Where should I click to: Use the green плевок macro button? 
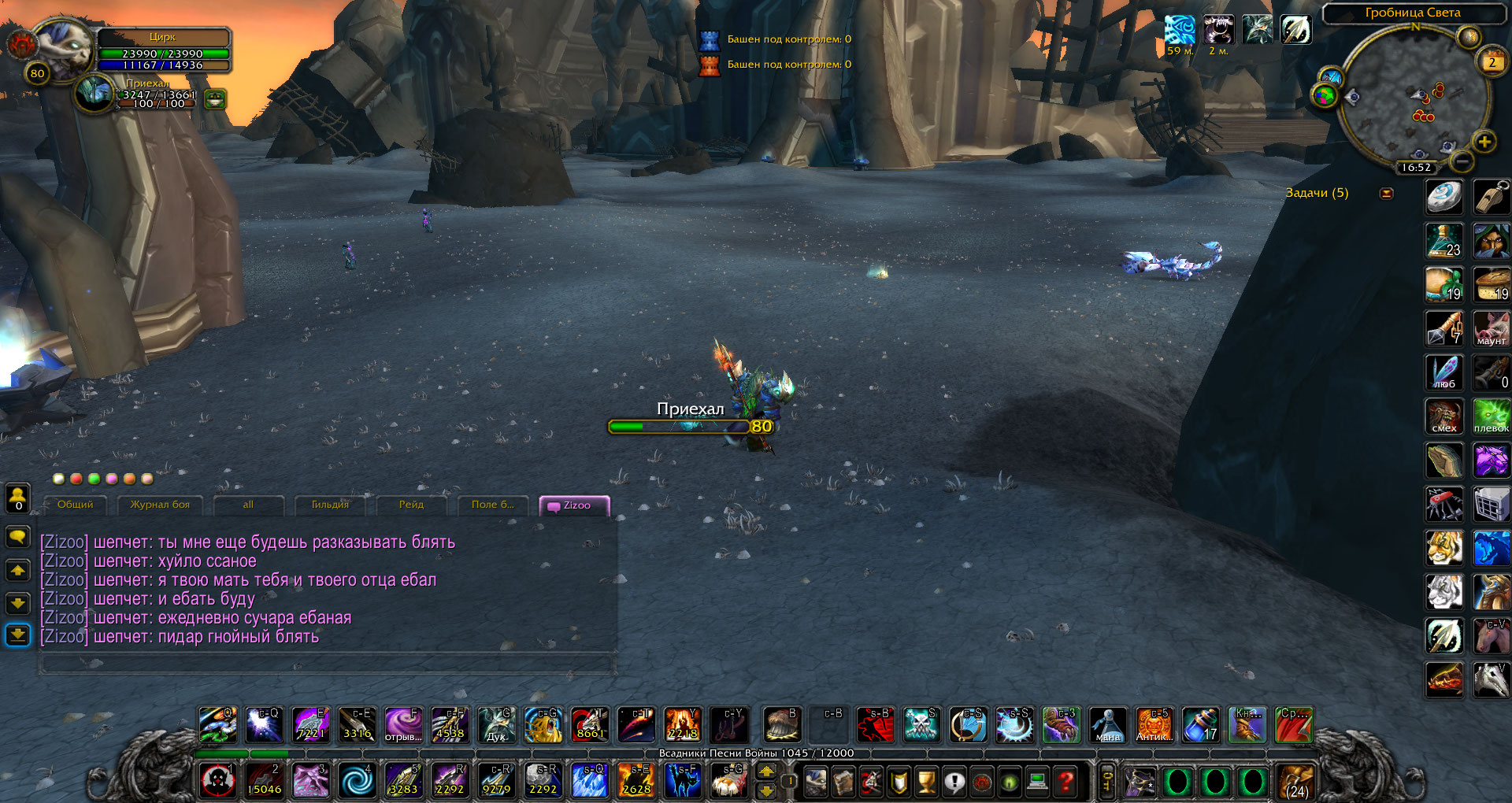(1492, 416)
